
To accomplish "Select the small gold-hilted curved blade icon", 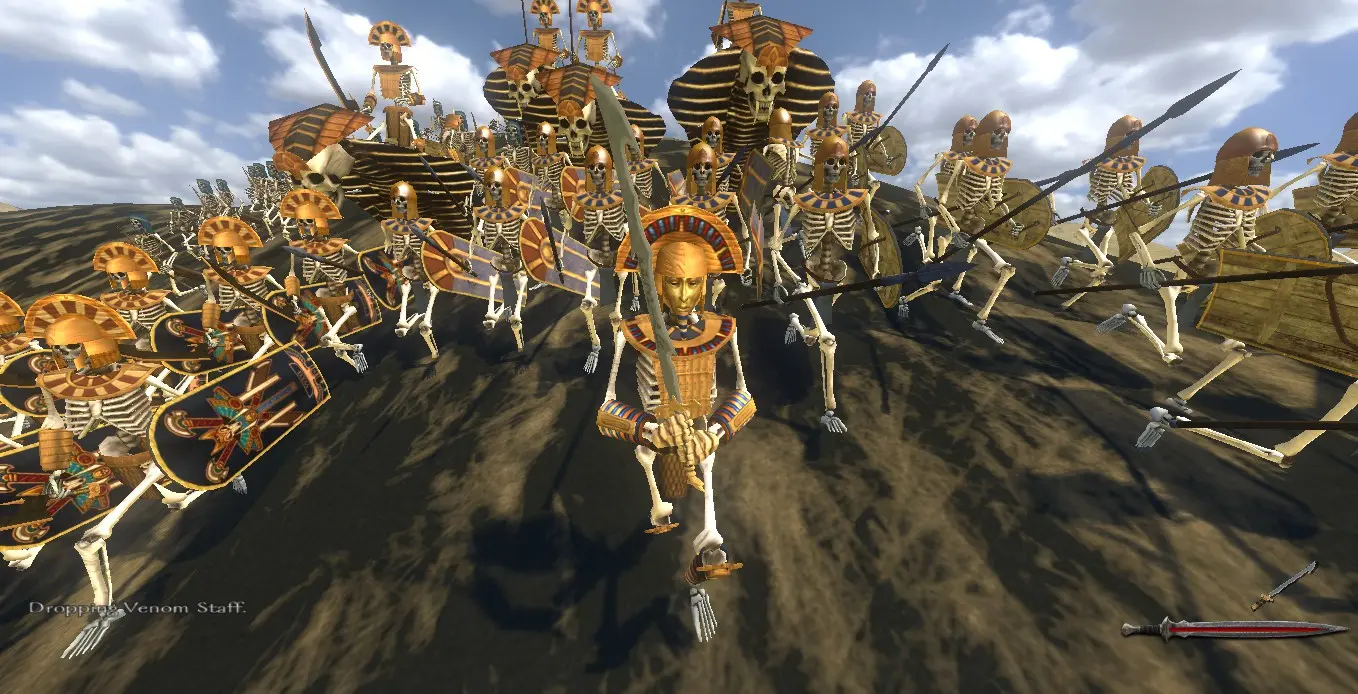I will click(1282, 586).
